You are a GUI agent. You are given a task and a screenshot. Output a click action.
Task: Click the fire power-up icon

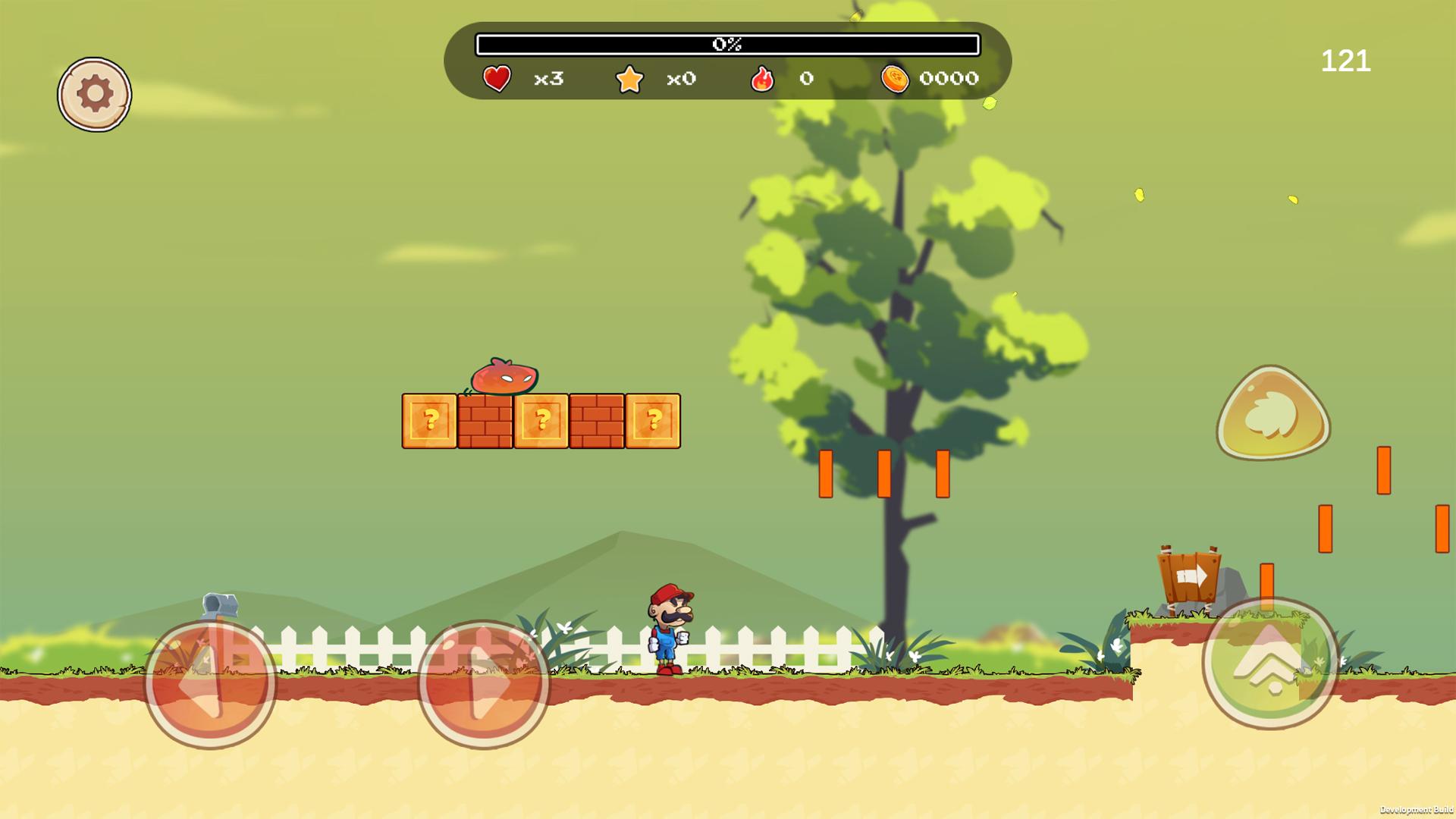coord(764,78)
